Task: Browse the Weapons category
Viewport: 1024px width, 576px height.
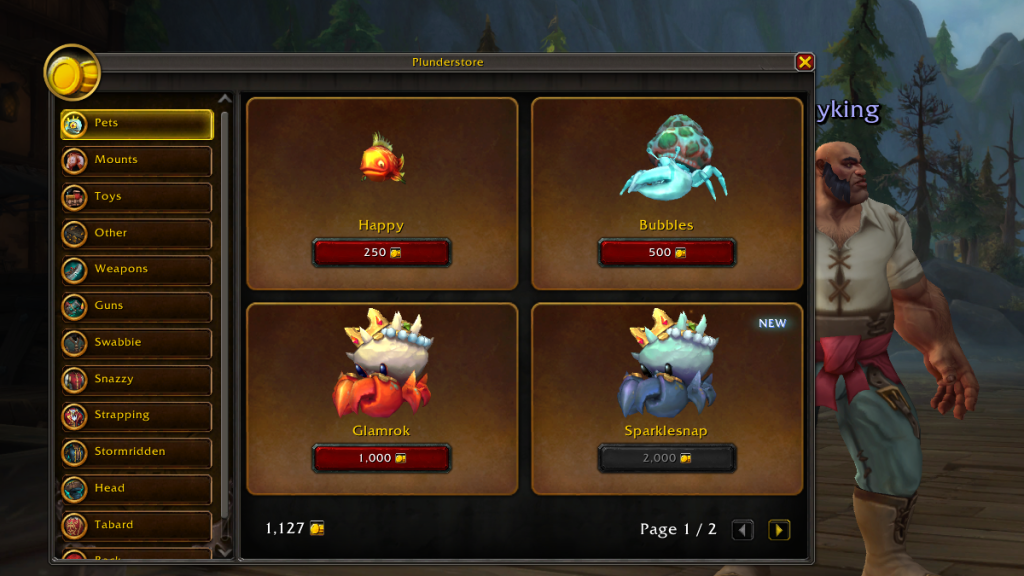Action: (x=136, y=270)
